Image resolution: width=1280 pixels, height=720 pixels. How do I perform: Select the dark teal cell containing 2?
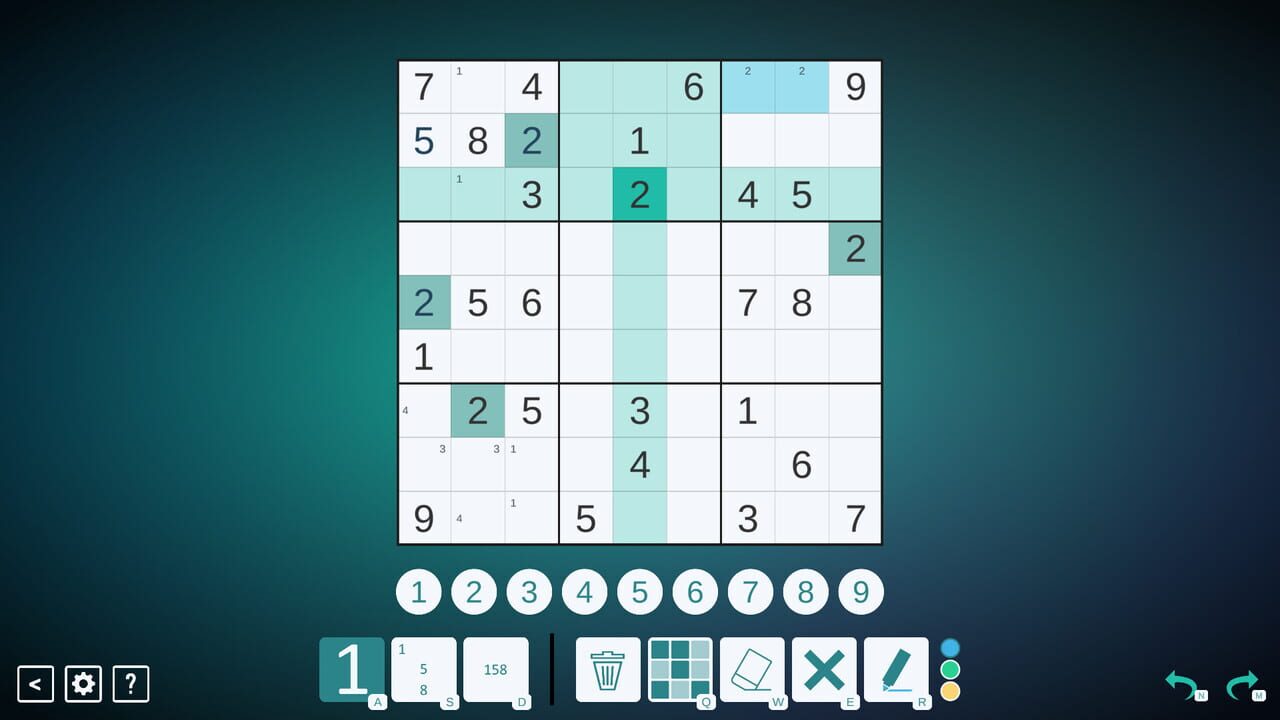(639, 195)
